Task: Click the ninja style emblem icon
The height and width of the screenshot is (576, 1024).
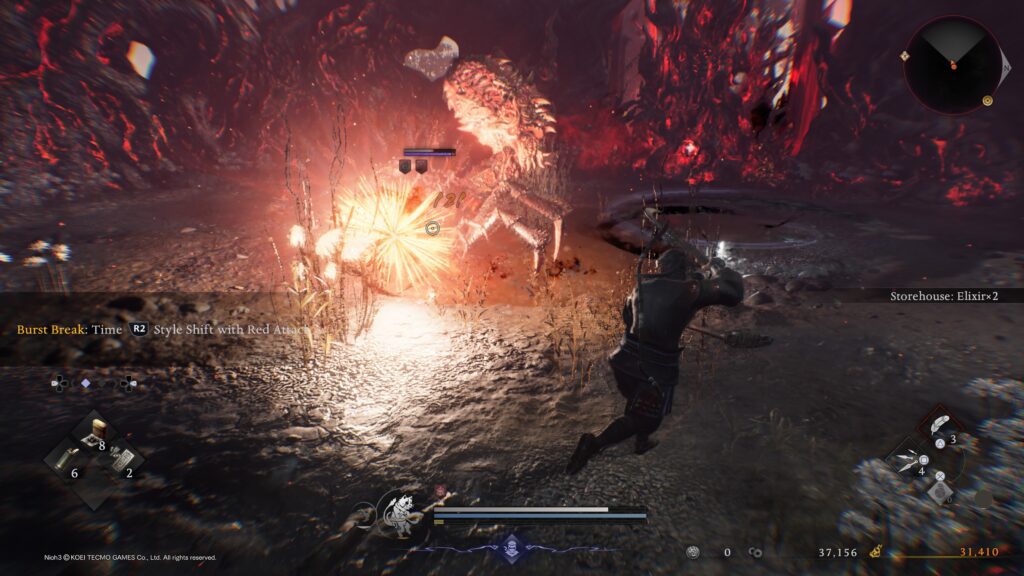Action: 511,546
